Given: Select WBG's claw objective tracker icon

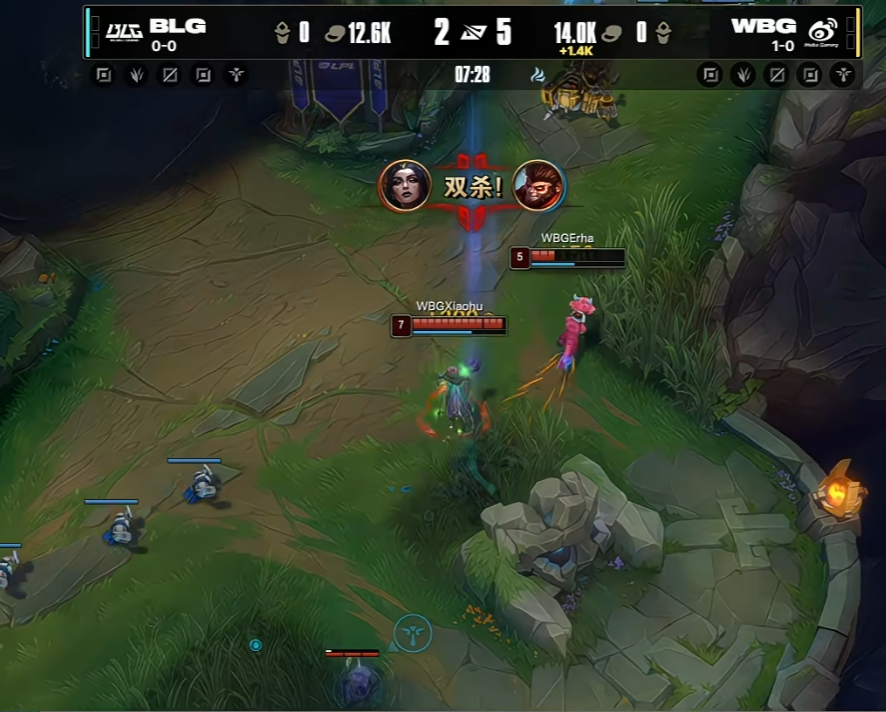Looking at the screenshot, I should (x=743, y=75).
